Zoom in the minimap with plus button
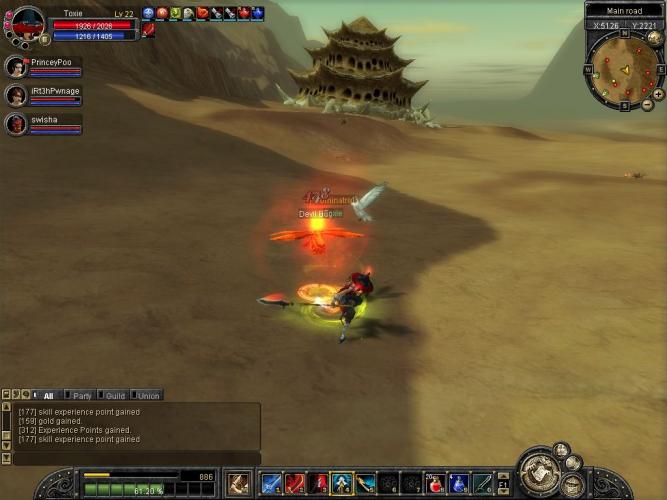667x500 pixels. tap(658, 93)
